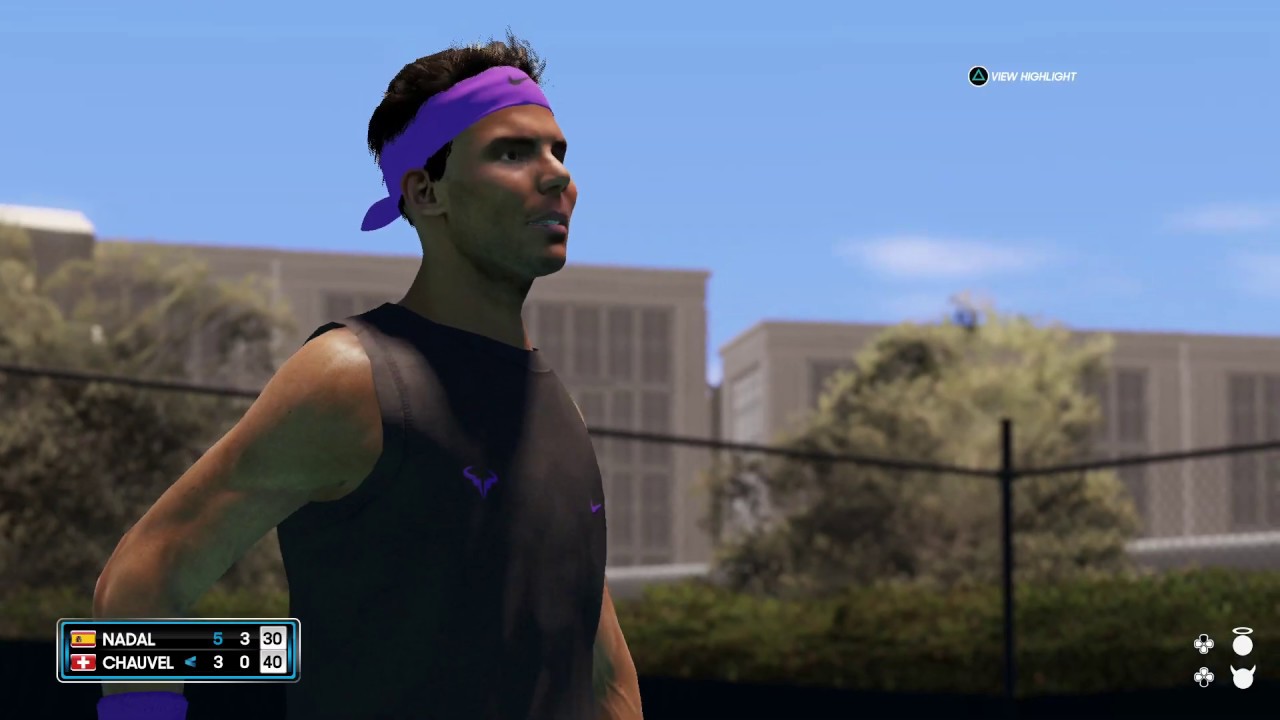1280x720 pixels.
Task: Choose the angel halo reaction icon
Action: pyautogui.click(x=1242, y=642)
